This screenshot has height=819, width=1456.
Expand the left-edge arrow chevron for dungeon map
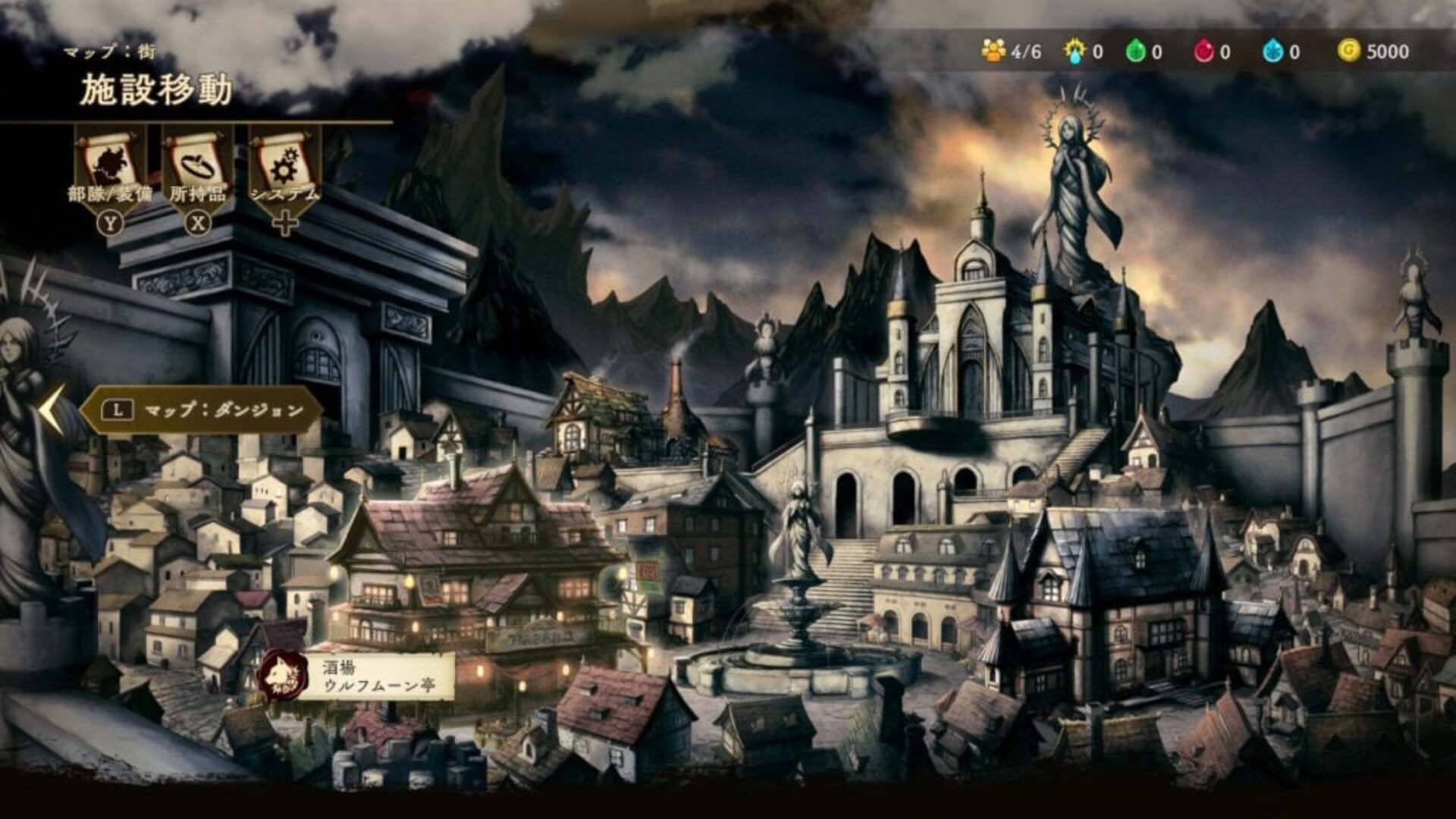coord(52,409)
